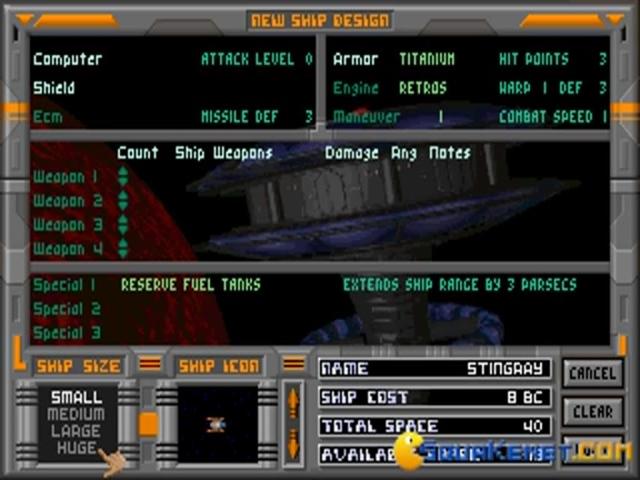This screenshot has width=640, height=480.
Task: Choose a Shield for the ship
Action: [54, 88]
